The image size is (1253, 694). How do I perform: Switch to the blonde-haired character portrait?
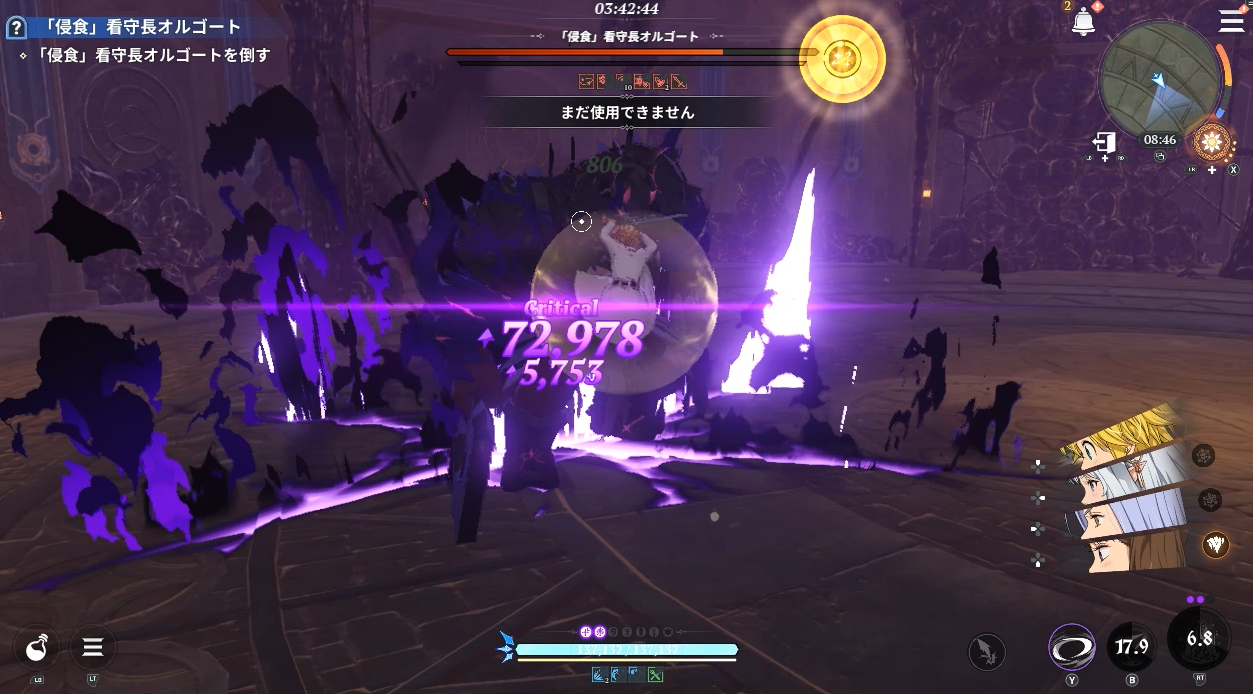click(x=1128, y=440)
